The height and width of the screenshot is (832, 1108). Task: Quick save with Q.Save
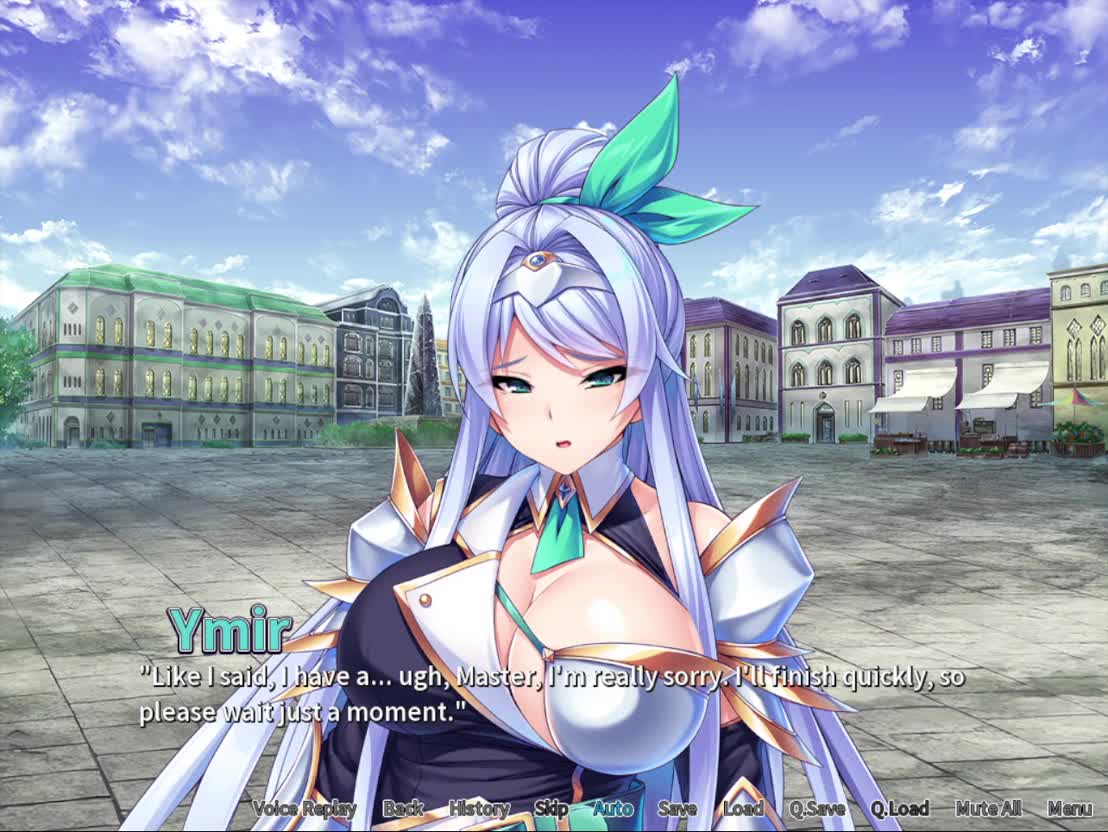click(x=817, y=808)
